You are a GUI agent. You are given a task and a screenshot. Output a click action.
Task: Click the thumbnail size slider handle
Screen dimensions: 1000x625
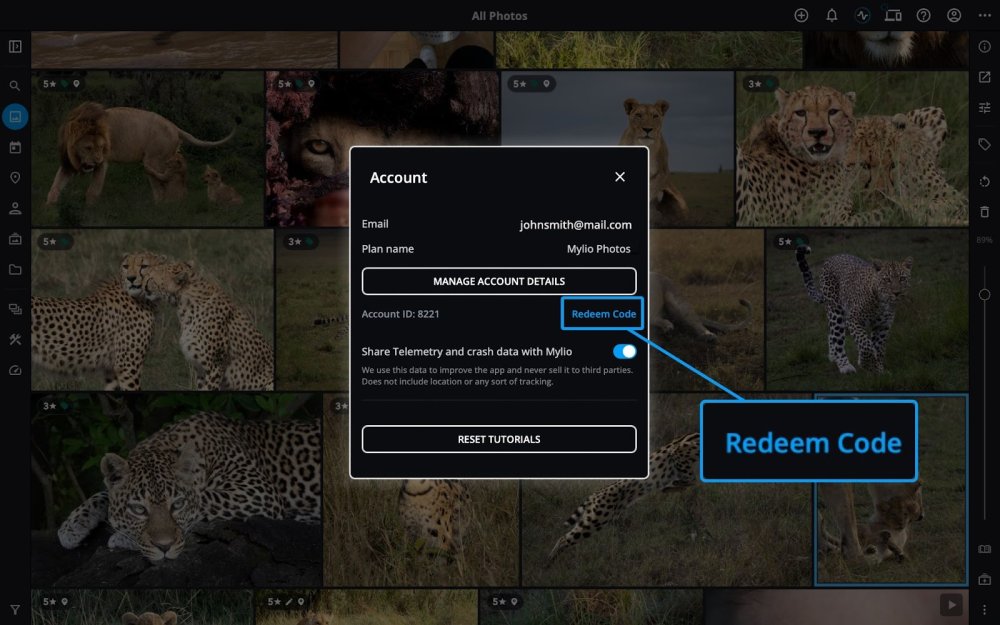pyautogui.click(x=985, y=294)
